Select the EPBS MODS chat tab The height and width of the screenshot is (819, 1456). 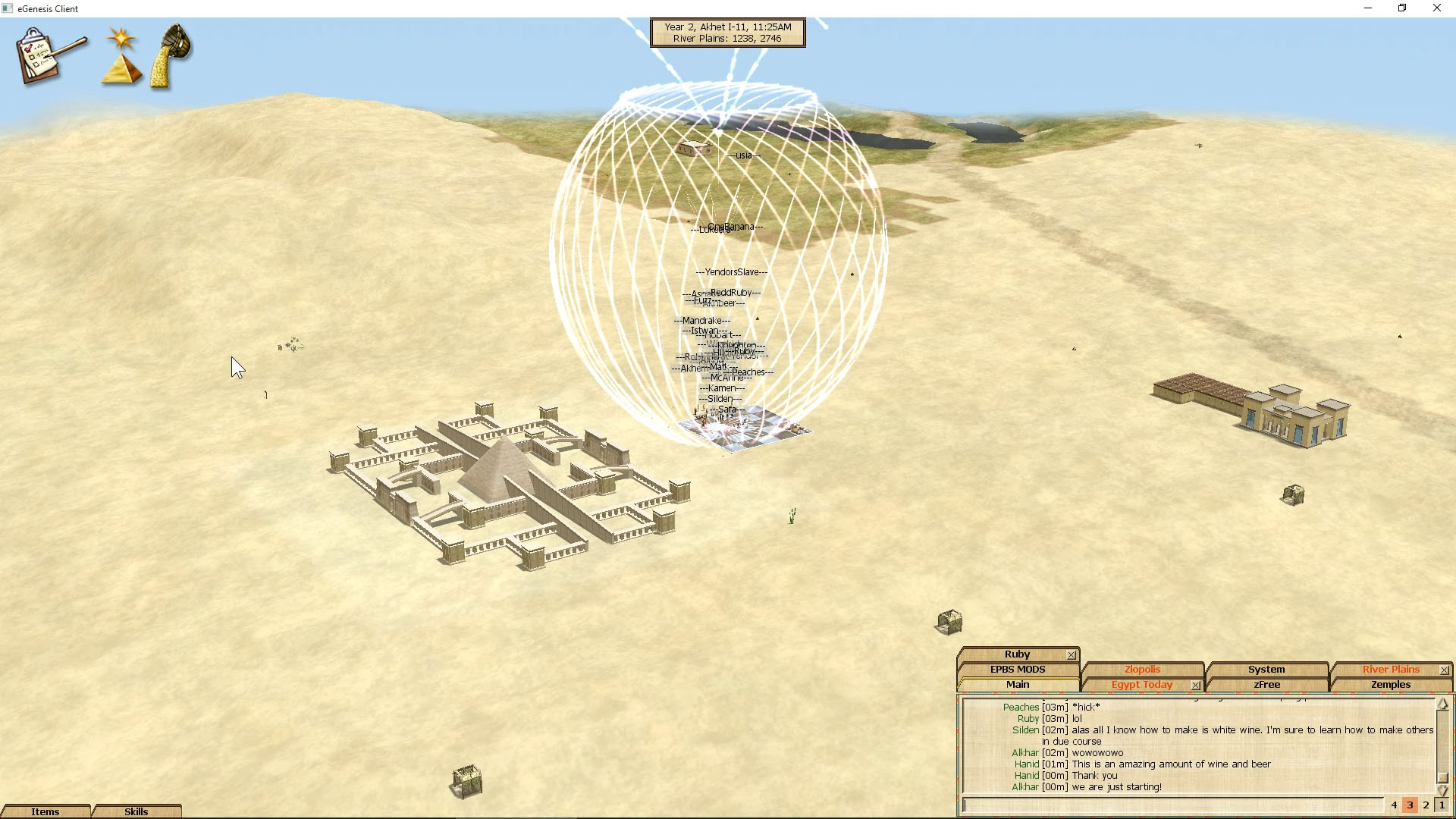1017,670
